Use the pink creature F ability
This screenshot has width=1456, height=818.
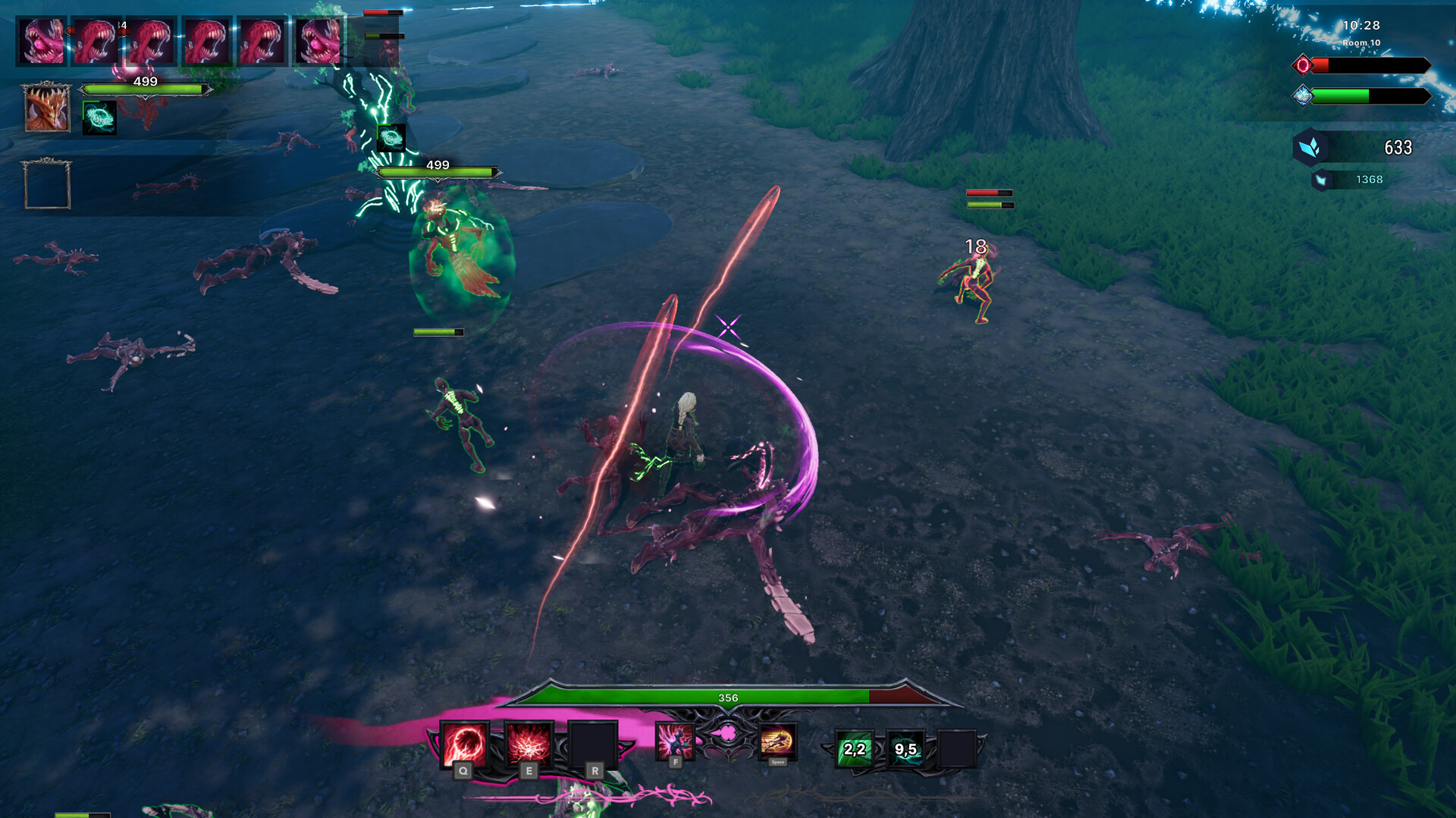674,740
